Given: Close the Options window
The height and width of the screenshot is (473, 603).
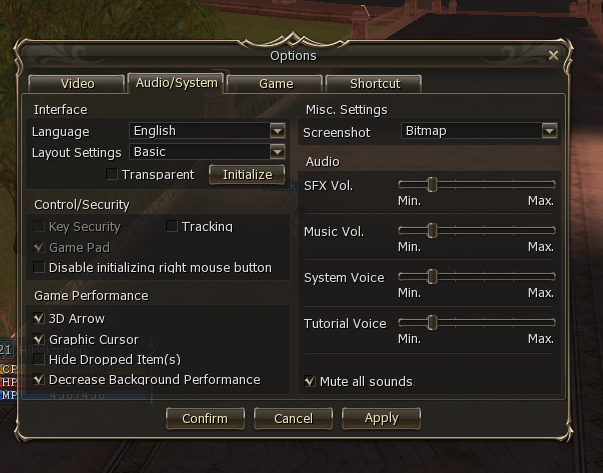Looking at the screenshot, I should (x=553, y=56).
